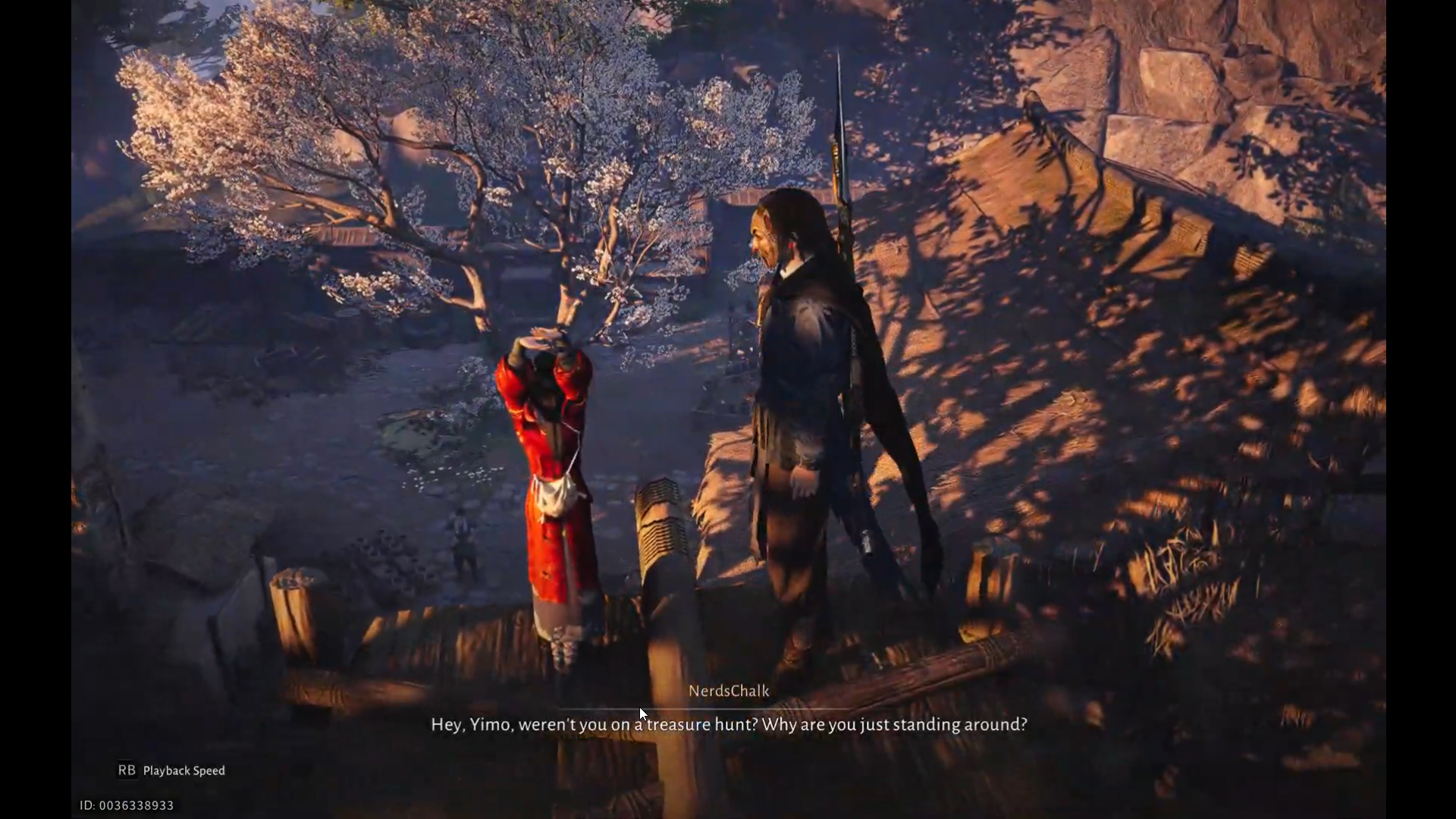
Task: Change the cutscene Playback Speed
Action: tap(172, 770)
